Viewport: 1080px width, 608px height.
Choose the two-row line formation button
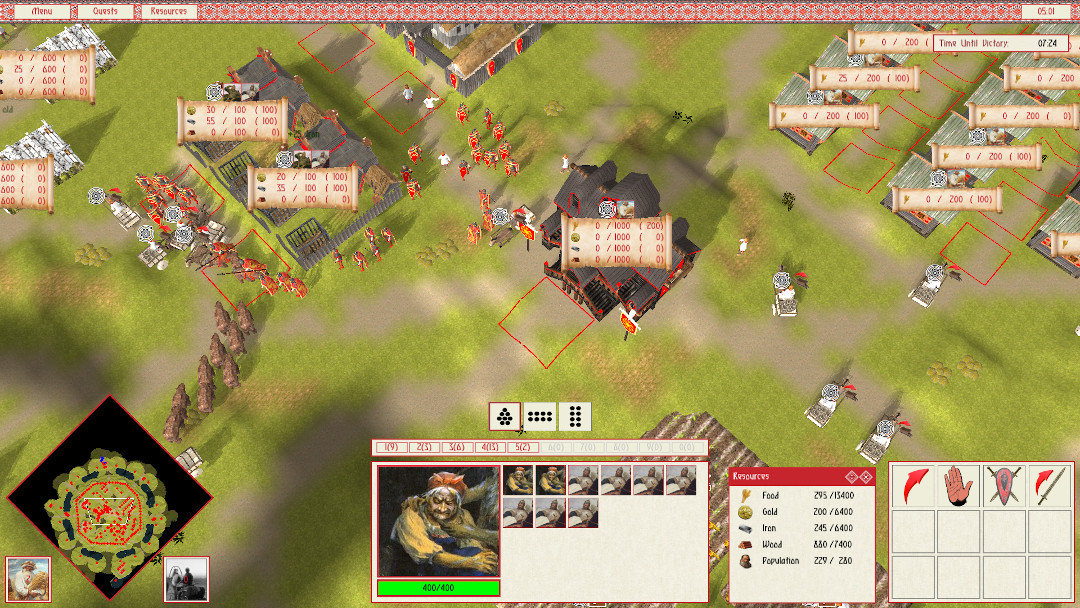click(x=540, y=416)
